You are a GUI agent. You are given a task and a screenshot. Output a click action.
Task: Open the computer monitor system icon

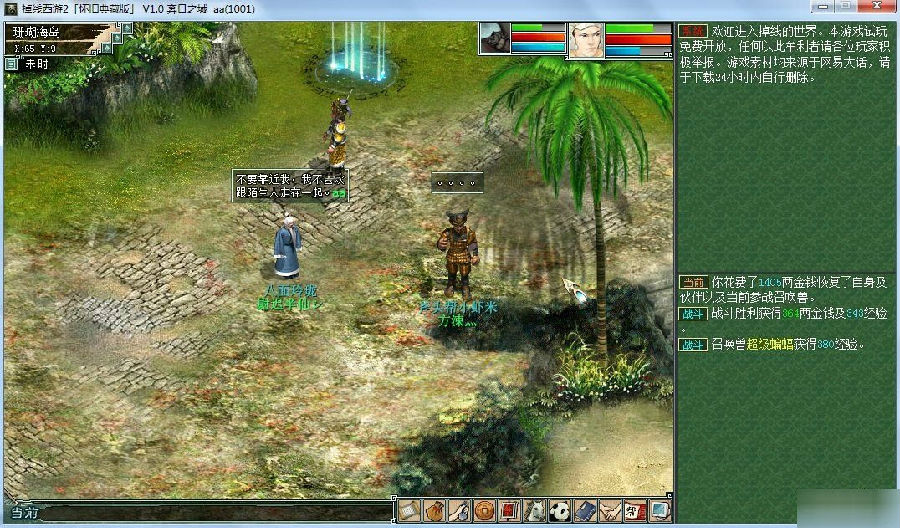click(x=660, y=510)
